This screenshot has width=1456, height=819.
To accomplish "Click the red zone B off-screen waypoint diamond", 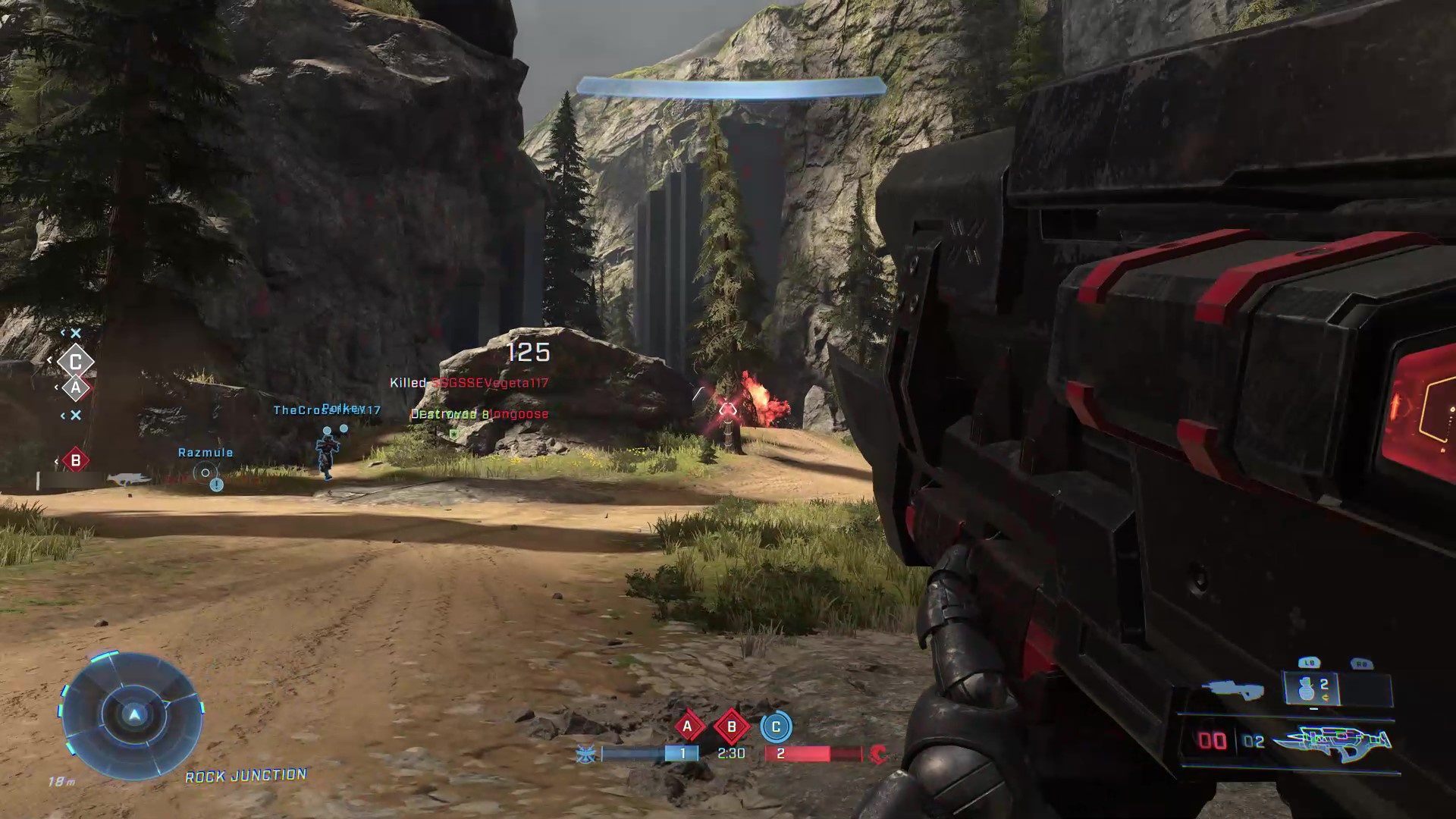I will point(75,460).
